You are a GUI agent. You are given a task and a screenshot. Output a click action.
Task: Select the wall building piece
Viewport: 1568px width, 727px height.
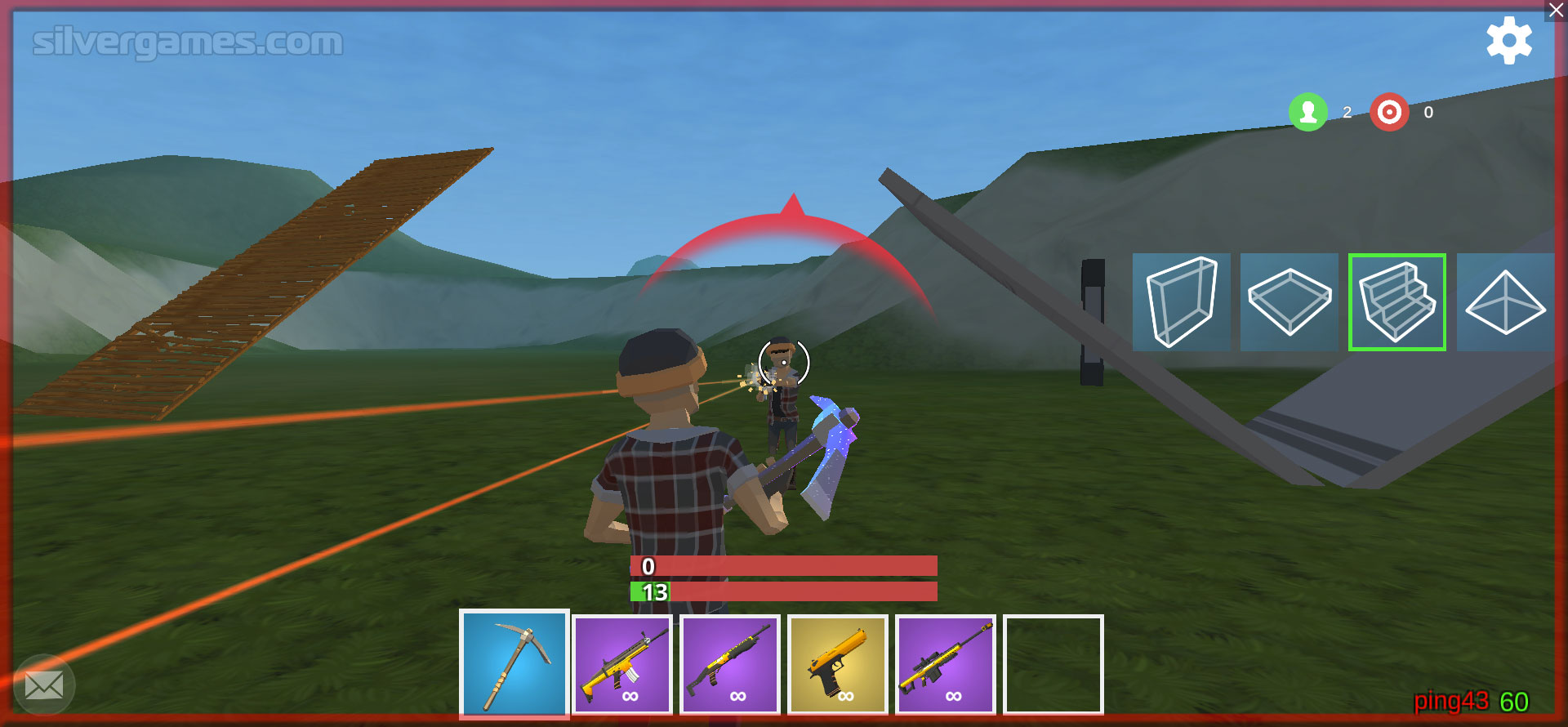(1181, 302)
